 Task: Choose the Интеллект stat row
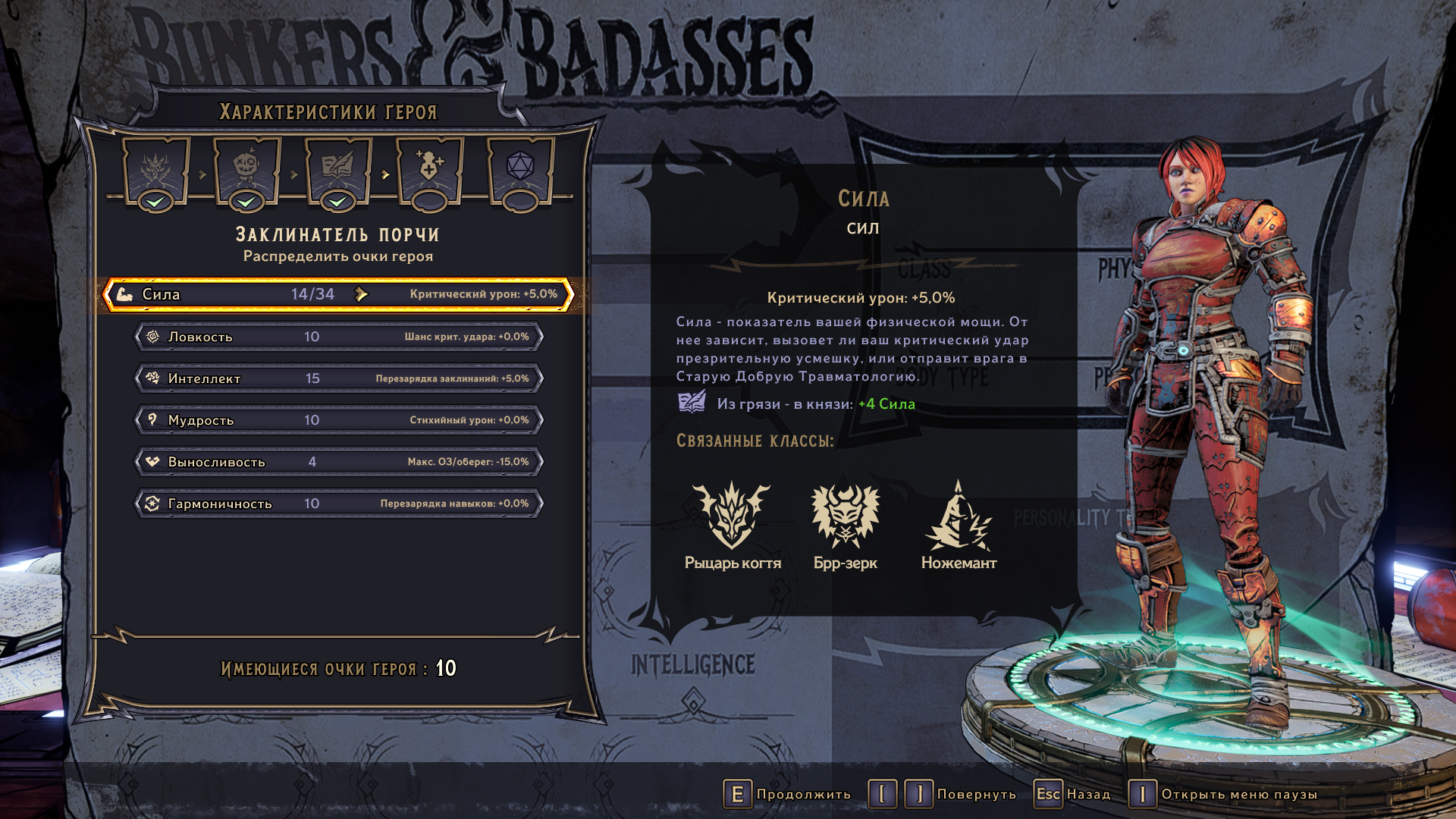[338, 378]
